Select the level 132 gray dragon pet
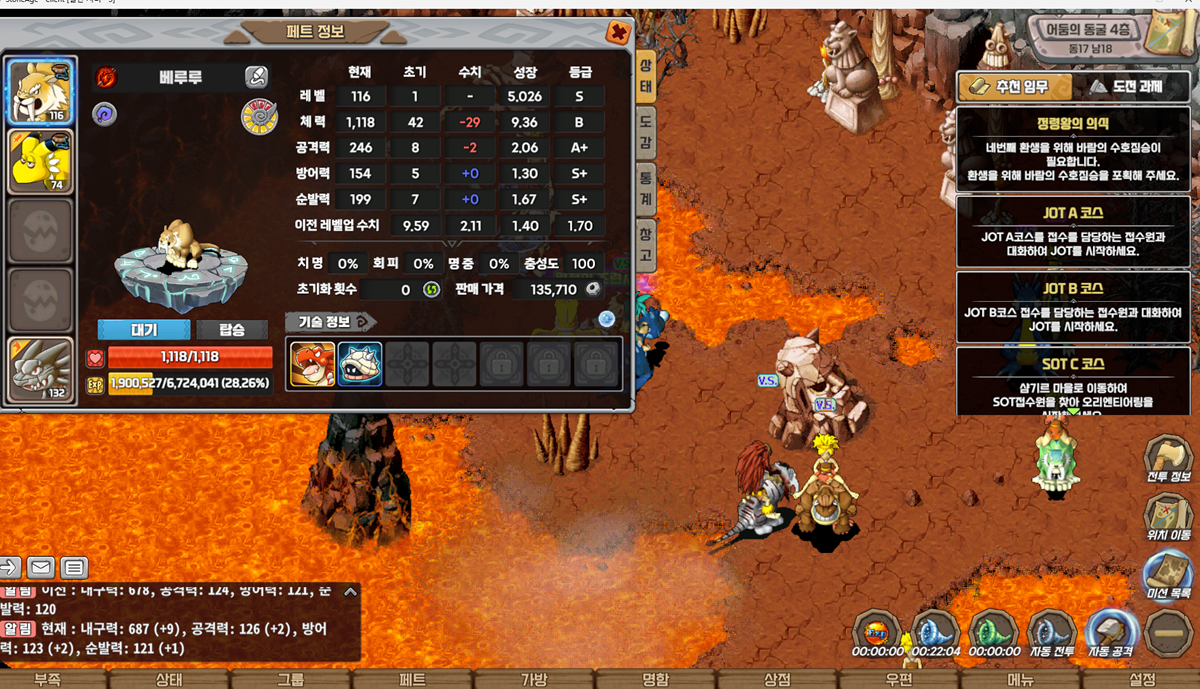This screenshot has width=1200, height=689. click(x=40, y=369)
